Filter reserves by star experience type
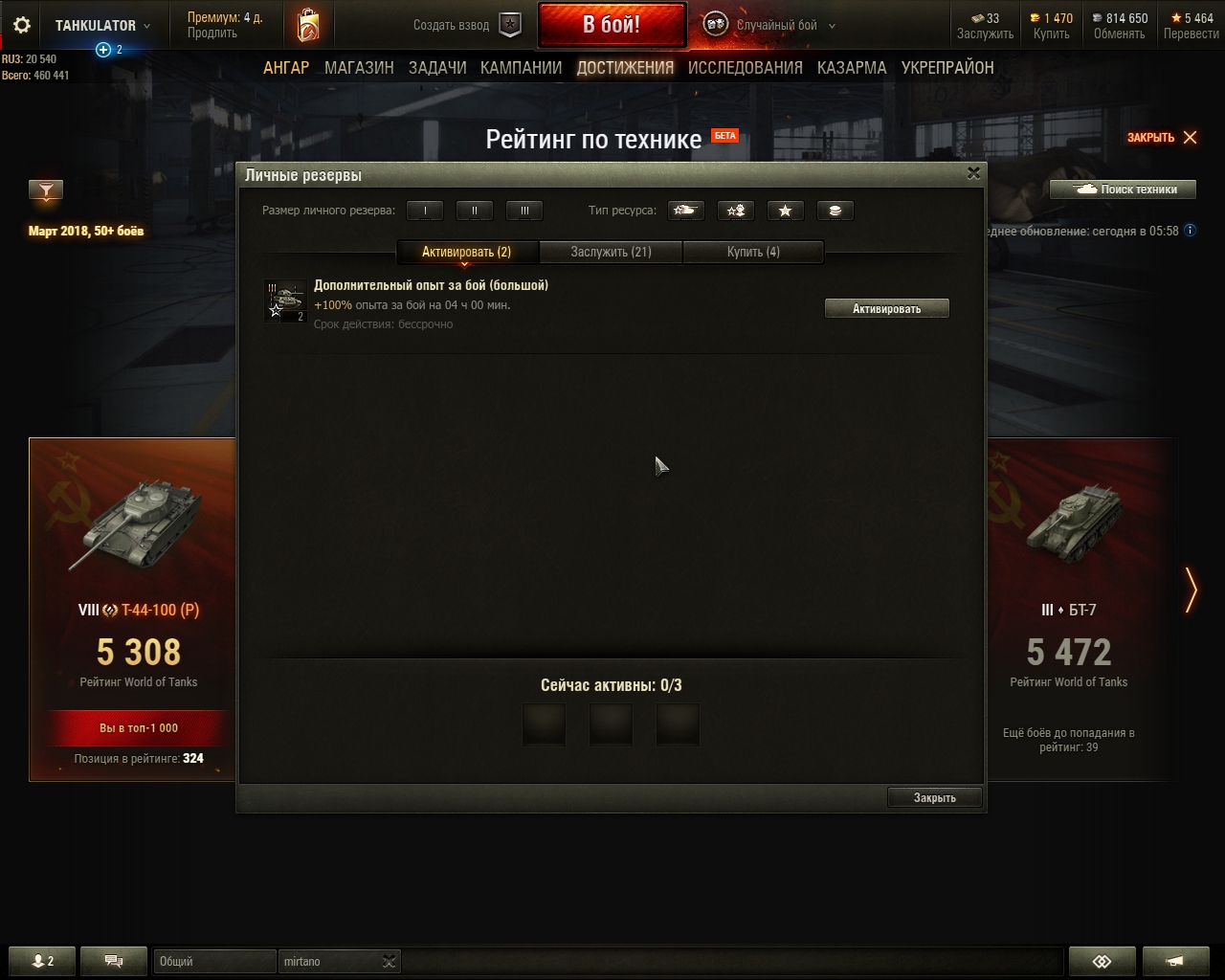 785,211
